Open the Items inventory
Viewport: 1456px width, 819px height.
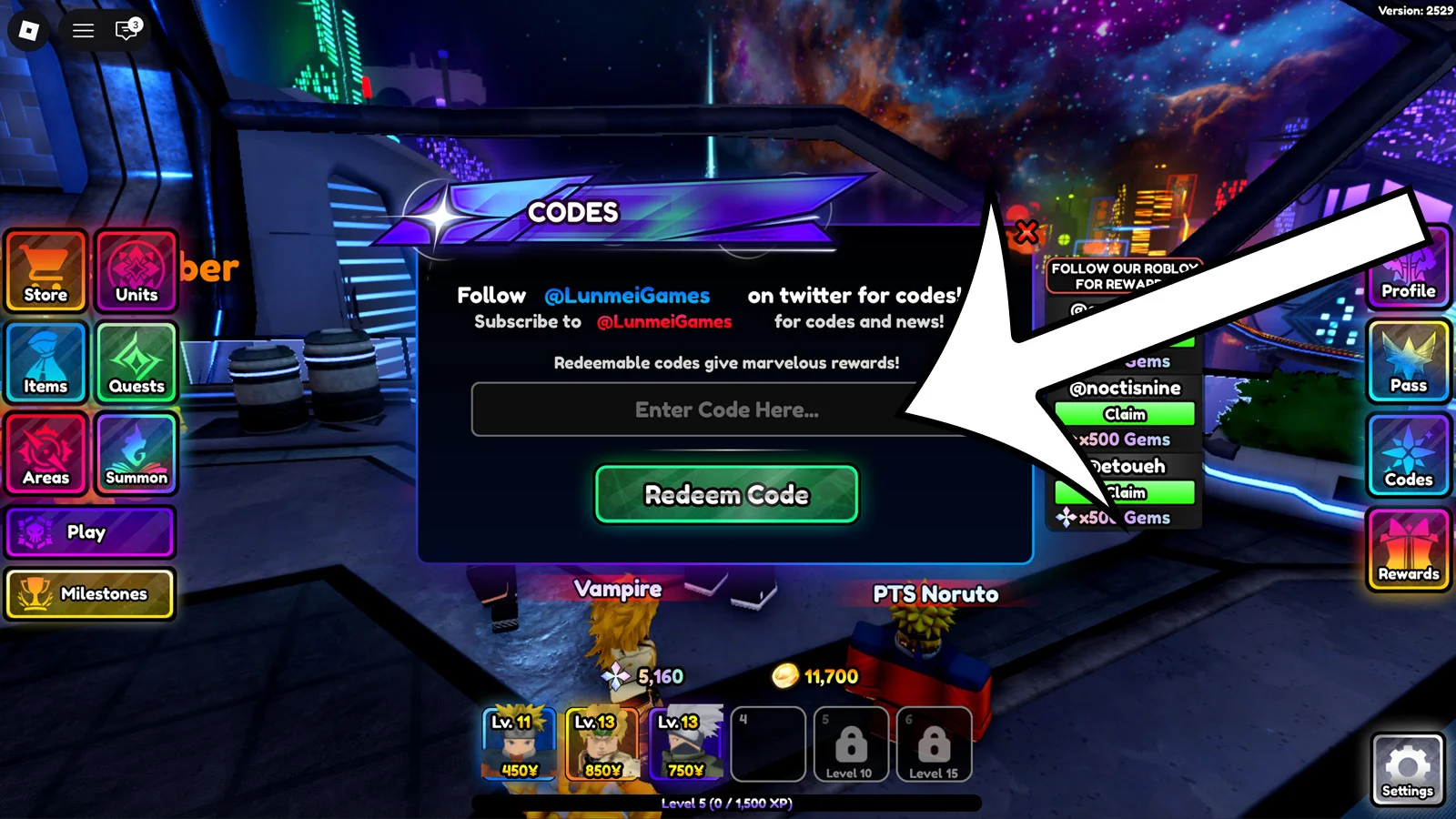(45, 363)
